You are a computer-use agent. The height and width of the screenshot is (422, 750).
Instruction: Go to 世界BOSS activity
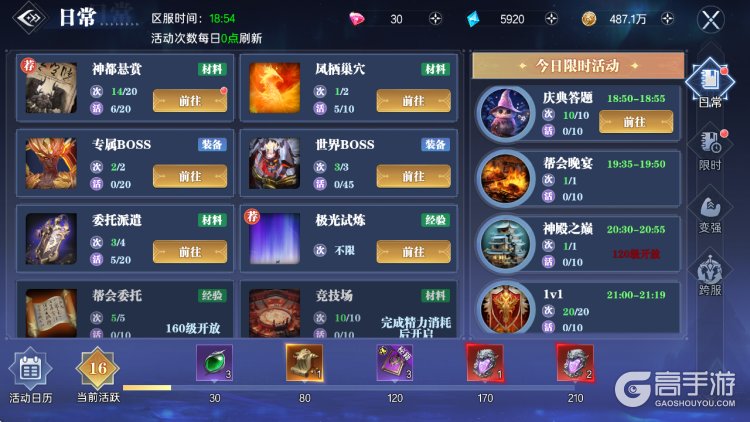413,176
